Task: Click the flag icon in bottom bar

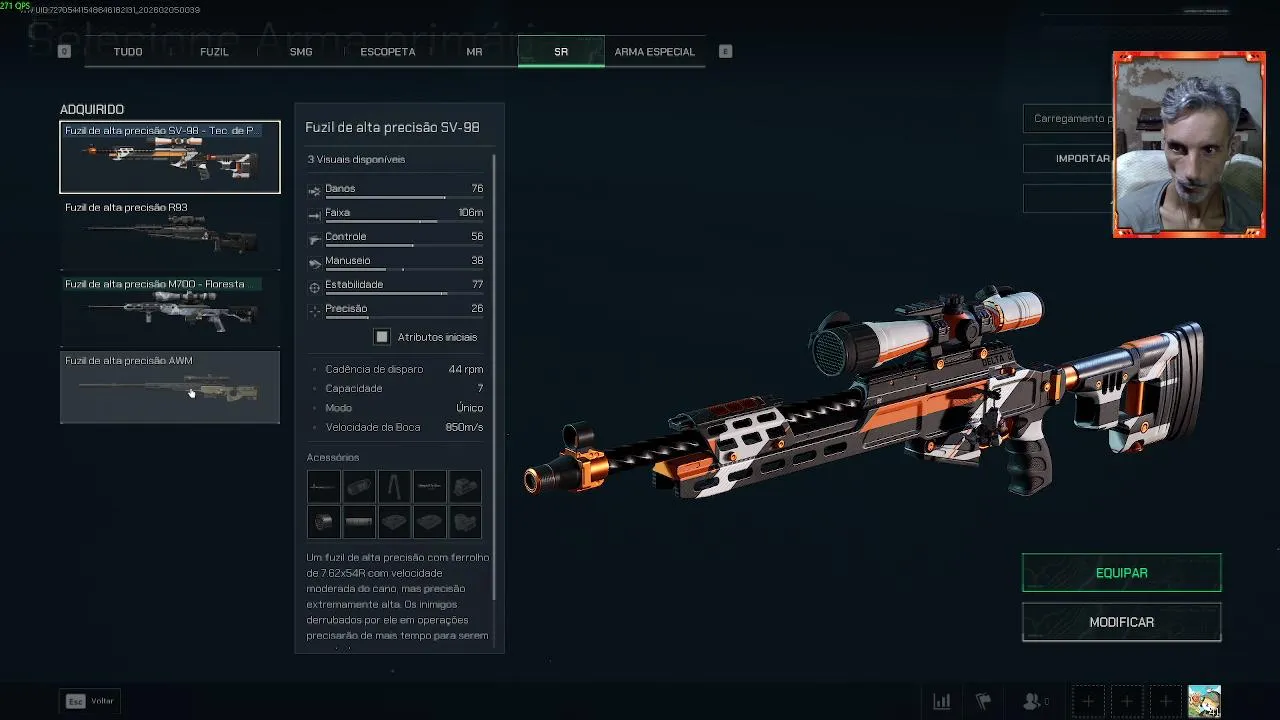Action: (983, 701)
